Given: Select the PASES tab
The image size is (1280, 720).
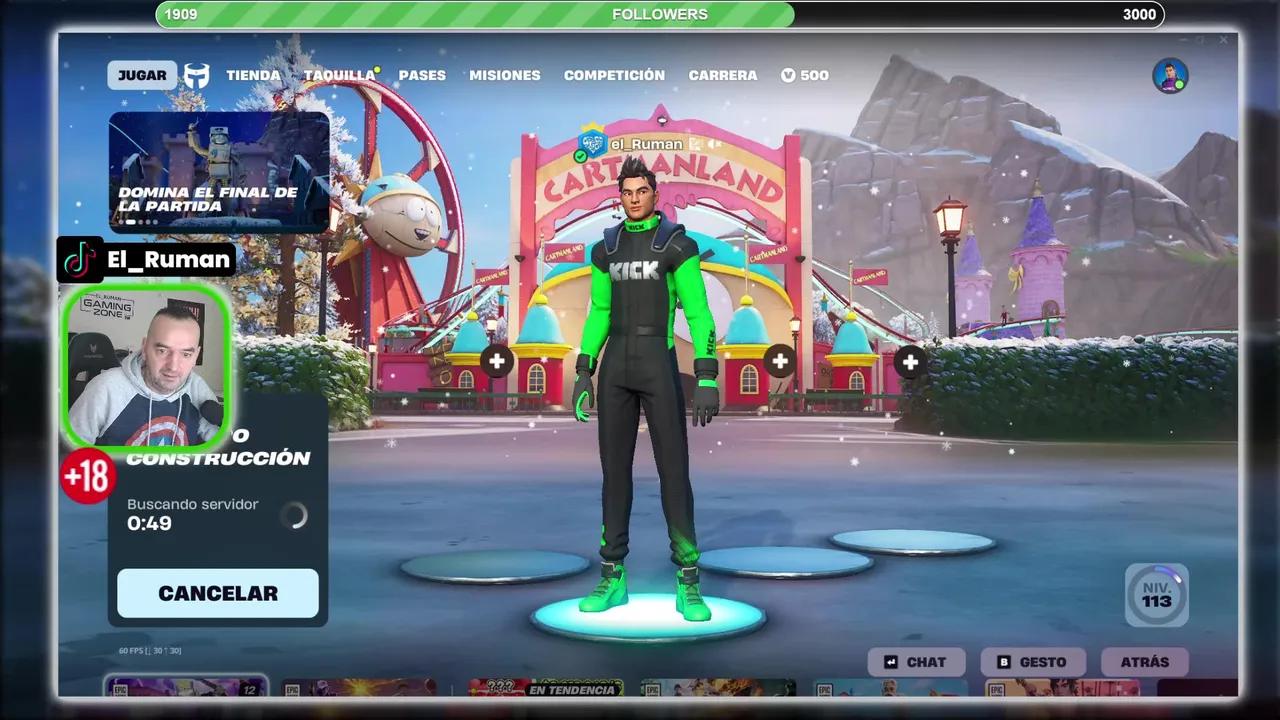Looking at the screenshot, I should pyautogui.click(x=421, y=75).
